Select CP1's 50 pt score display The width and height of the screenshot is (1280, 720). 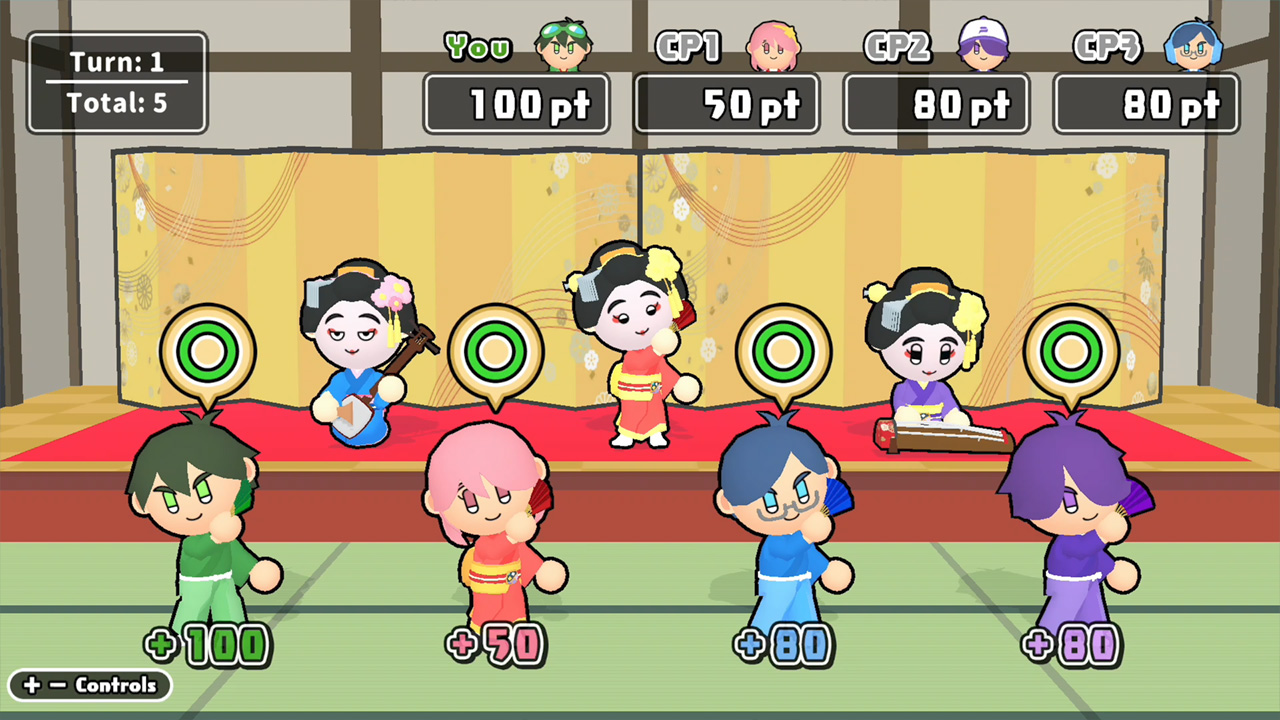tap(727, 103)
